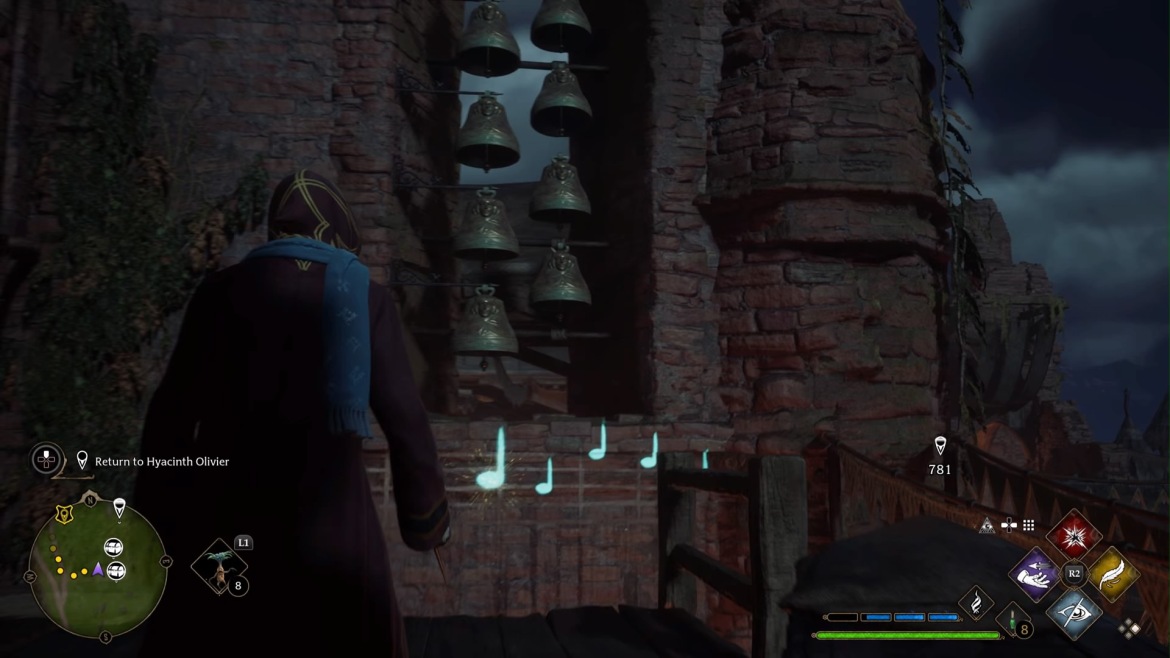Cast the red starburst spell
This screenshot has height=658, width=1170.
point(1074,536)
